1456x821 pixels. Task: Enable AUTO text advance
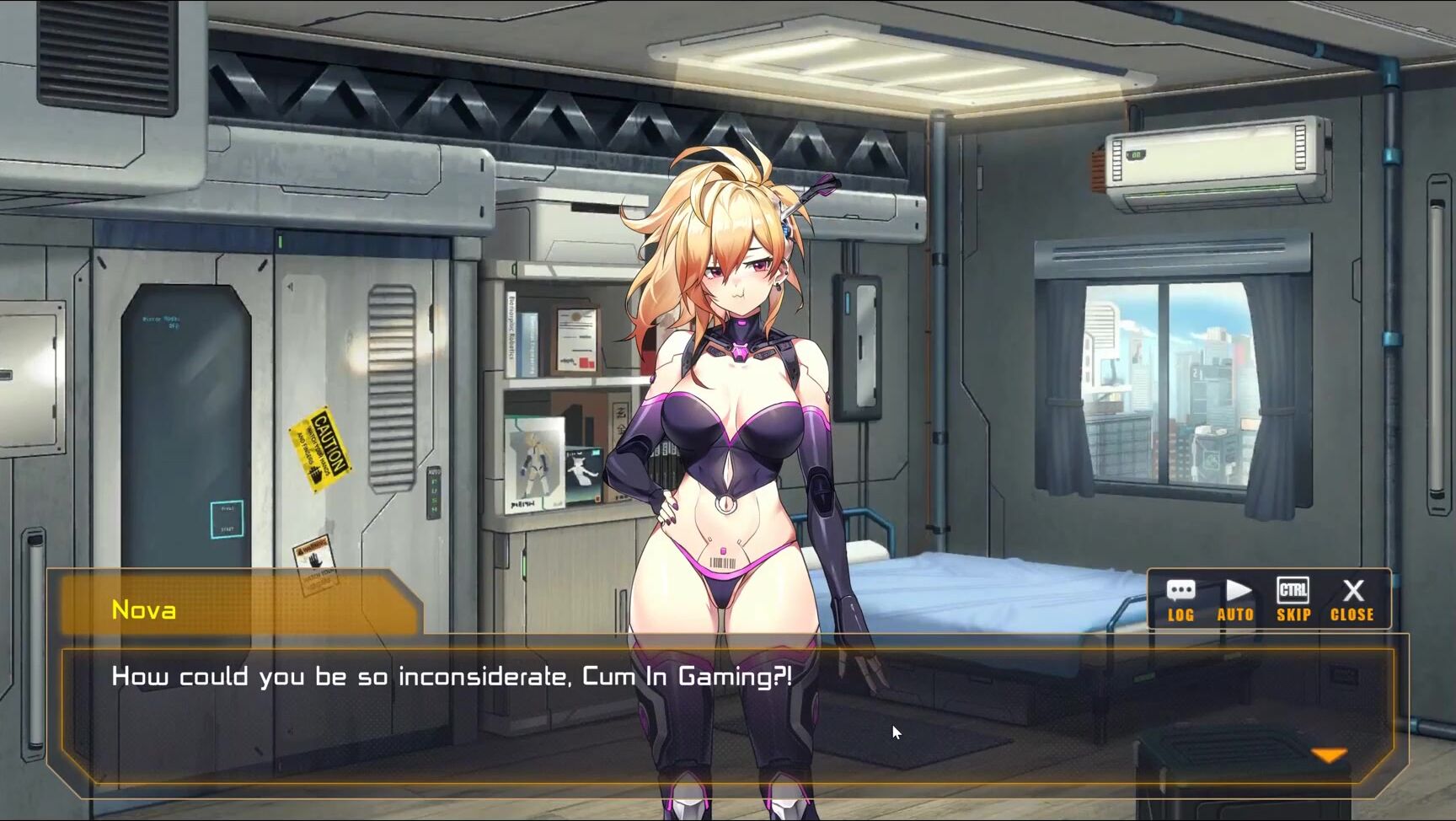pyautogui.click(x=1235, y=600)
